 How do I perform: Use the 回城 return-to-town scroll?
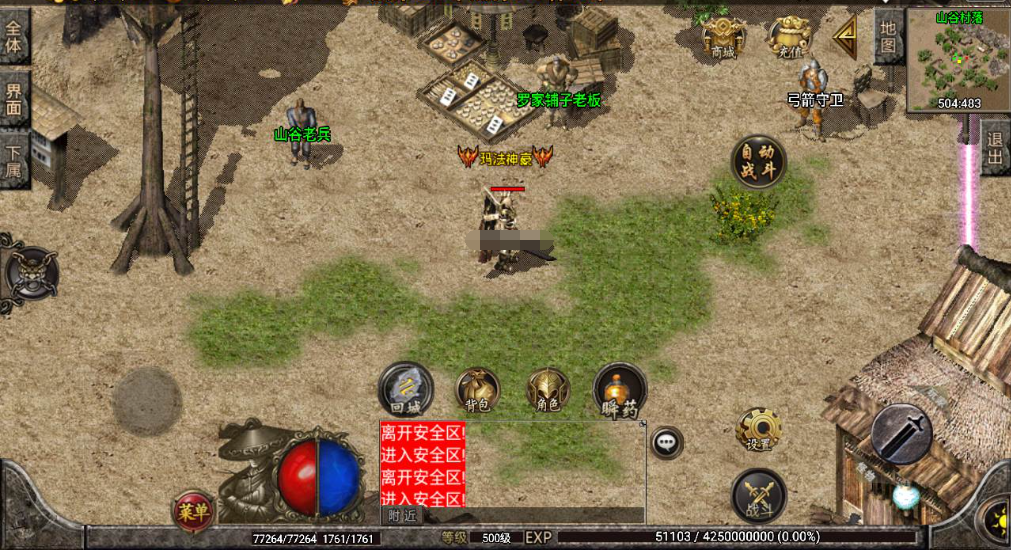pos(405,388)
